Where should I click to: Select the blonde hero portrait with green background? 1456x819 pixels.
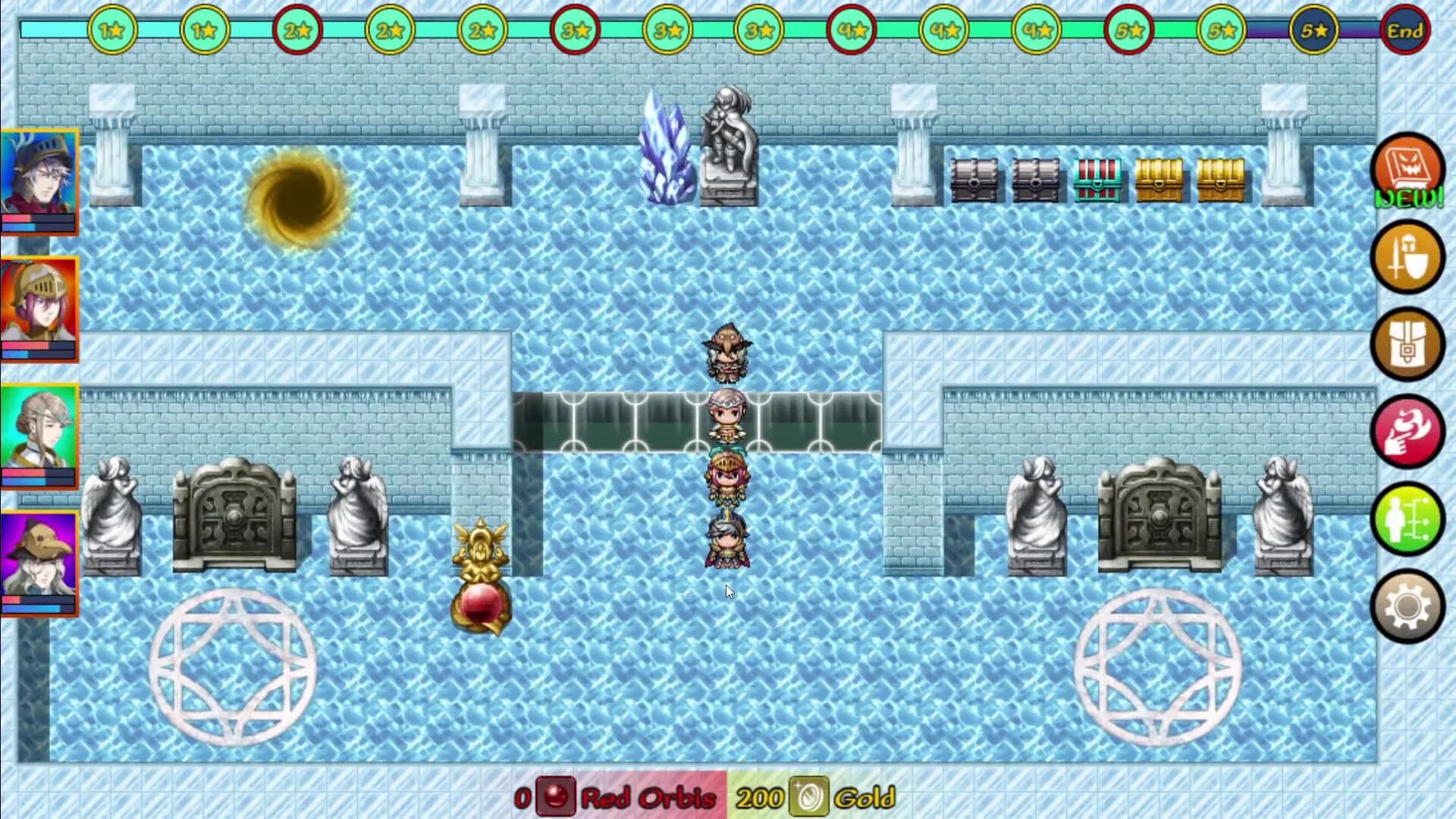[39, 435]
